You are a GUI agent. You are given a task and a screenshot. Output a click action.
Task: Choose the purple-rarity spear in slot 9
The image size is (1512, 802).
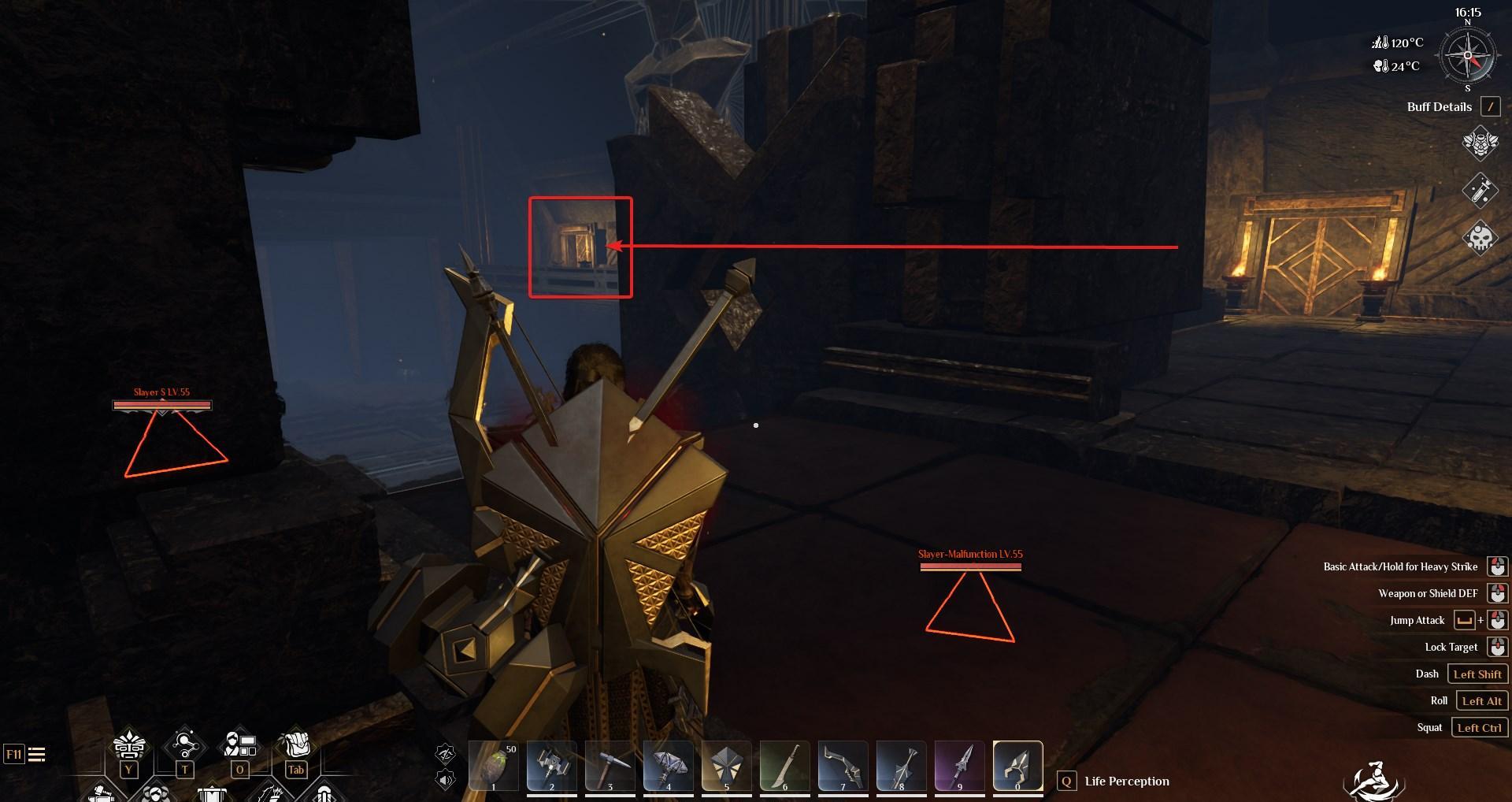959,766
